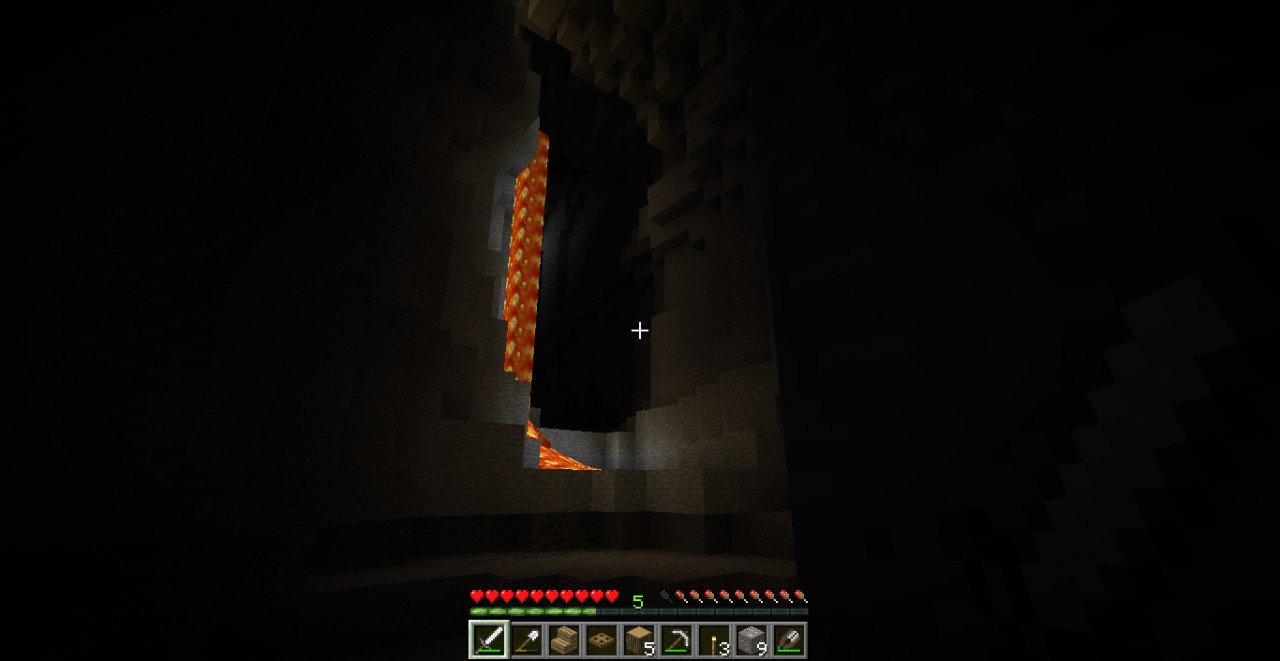This screenshot has height=661, width=1280.
Task: Switch to the pickaxe slot
Action: 675,640
